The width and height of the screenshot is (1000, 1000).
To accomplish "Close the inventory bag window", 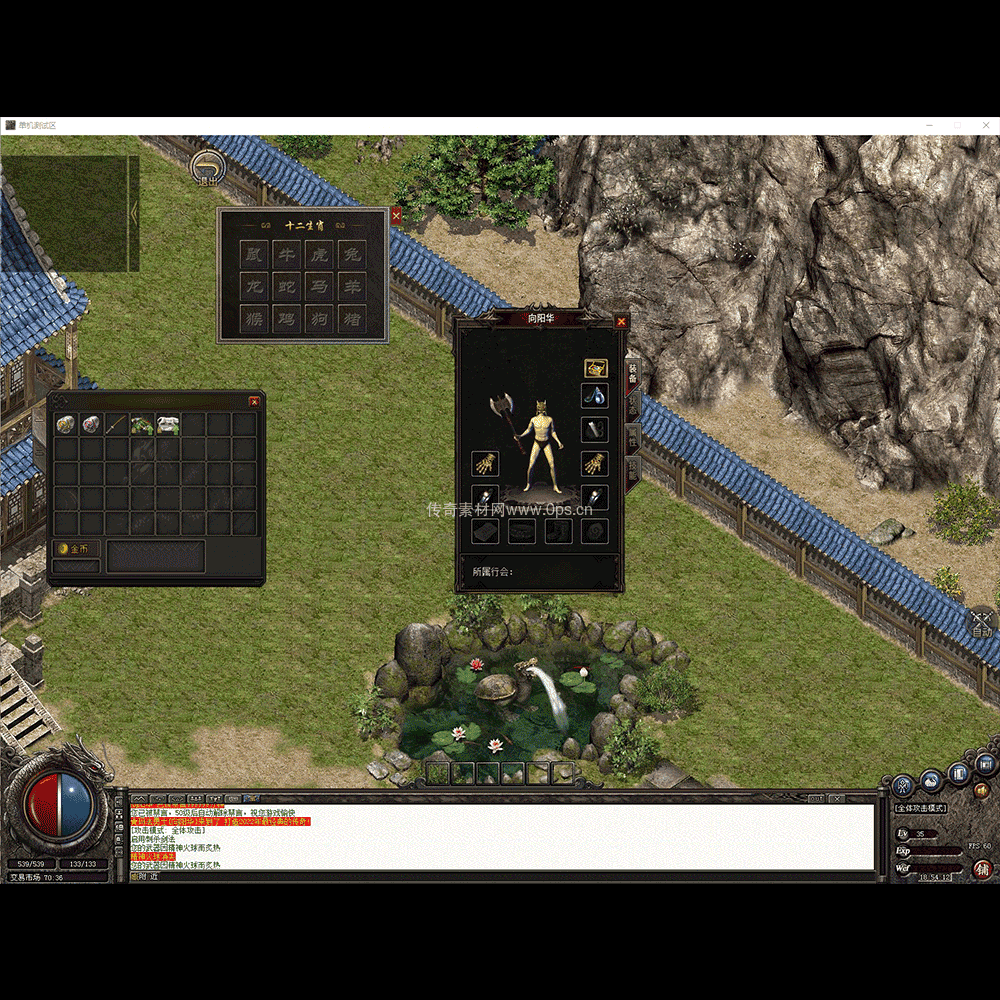I will point(254,402).
